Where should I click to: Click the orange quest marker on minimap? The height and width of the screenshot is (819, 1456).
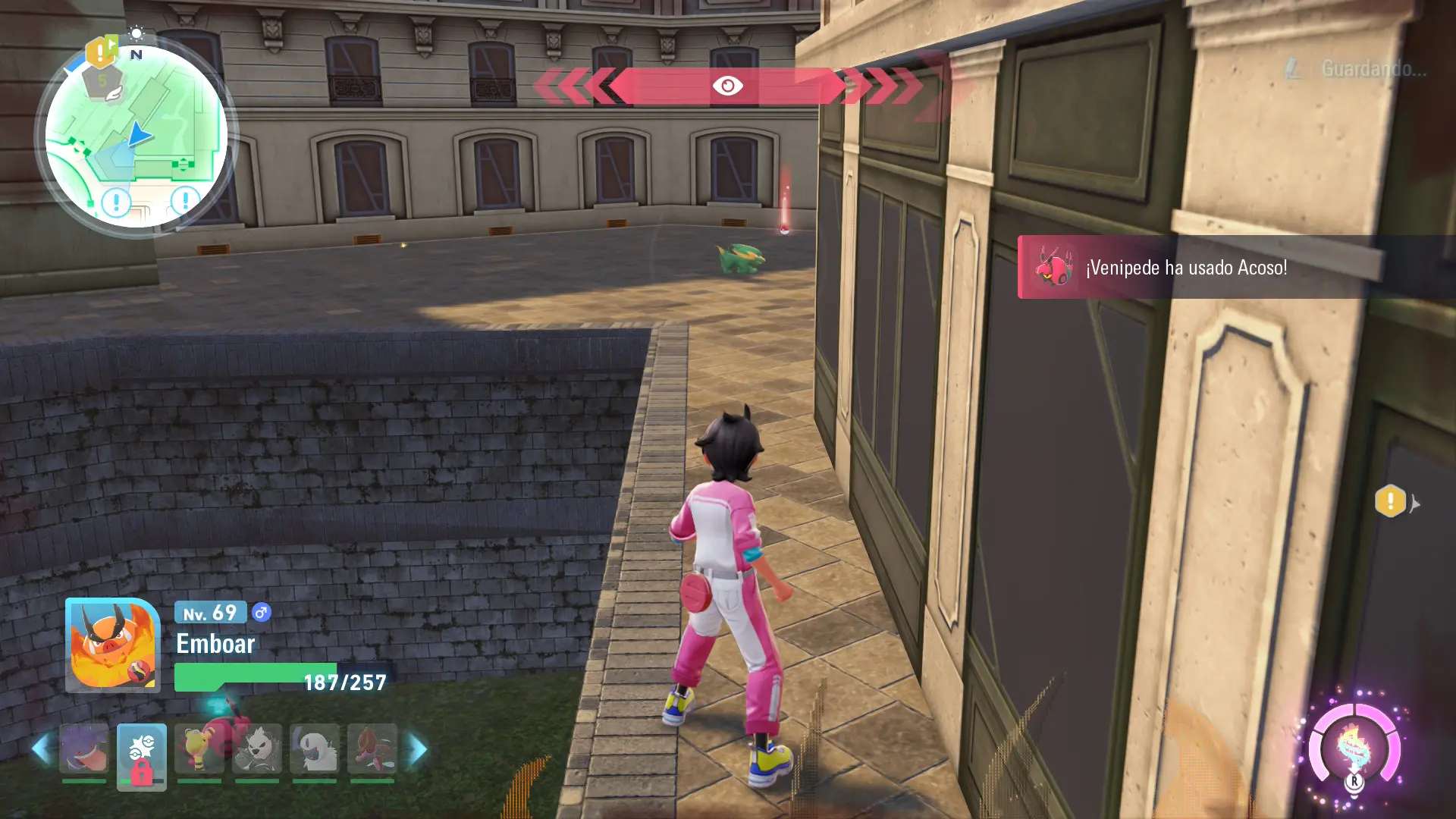click(x=100, y=52)
